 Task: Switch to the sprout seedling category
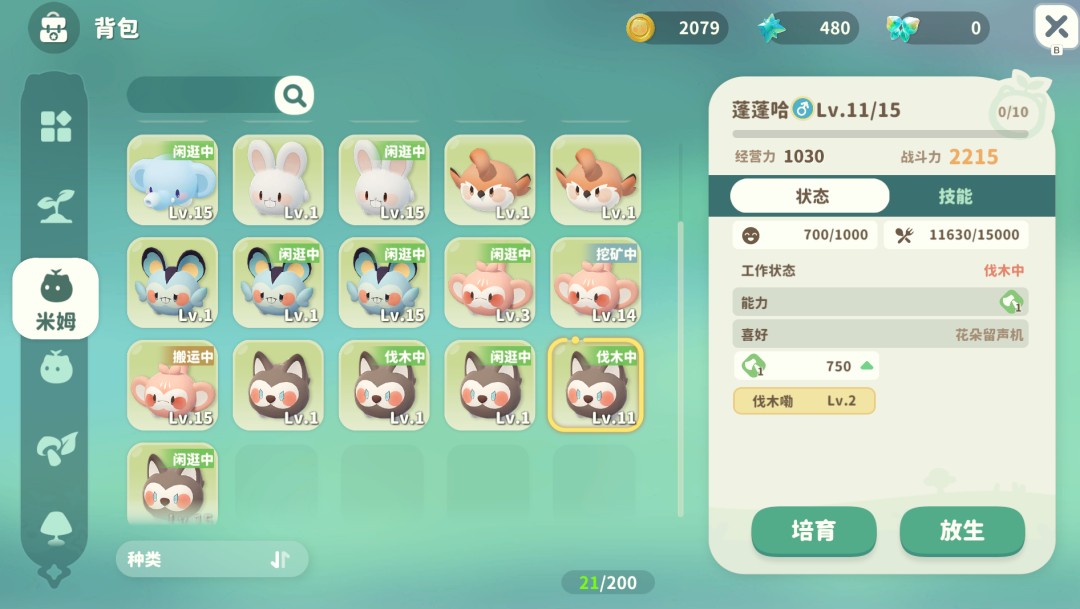(x=55, y=205)
